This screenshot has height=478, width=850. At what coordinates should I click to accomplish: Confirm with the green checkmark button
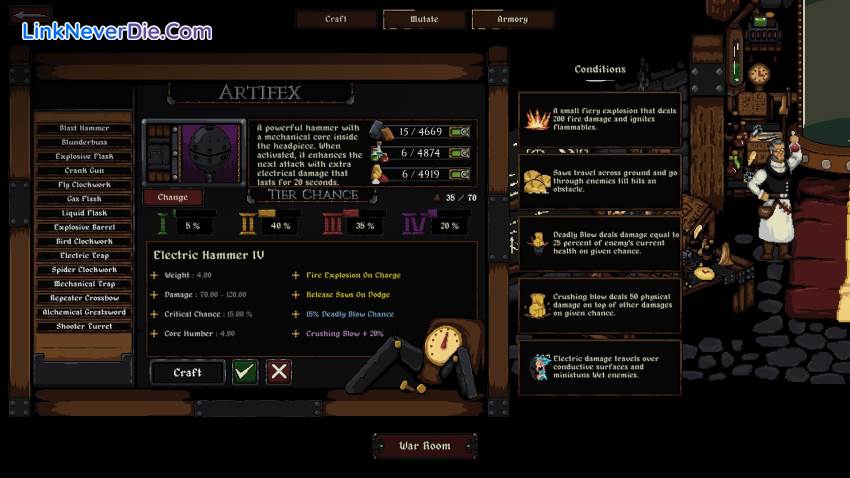(245, 372)
